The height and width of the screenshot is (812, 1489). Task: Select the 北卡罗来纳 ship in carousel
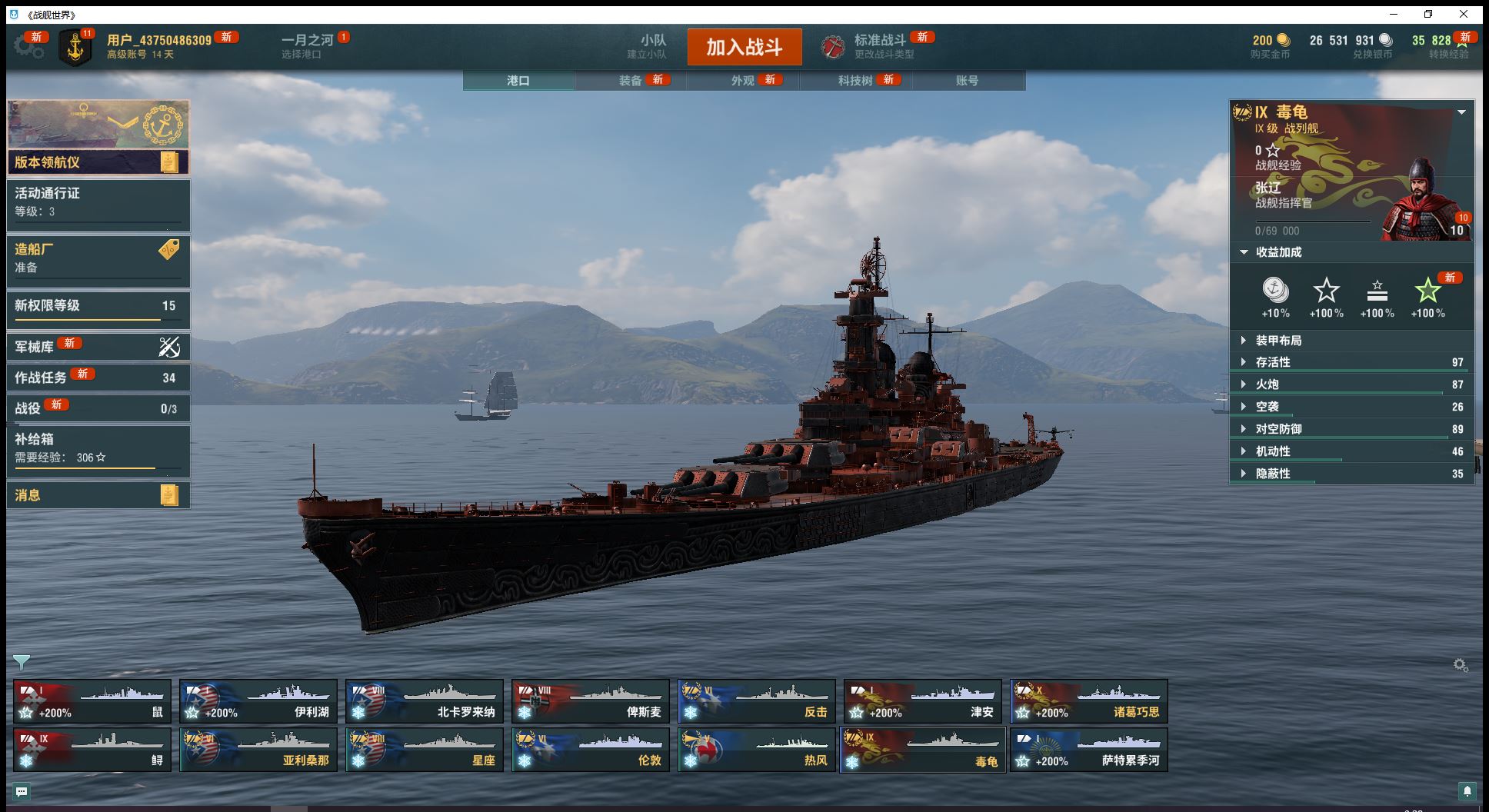tap(424, 701)
